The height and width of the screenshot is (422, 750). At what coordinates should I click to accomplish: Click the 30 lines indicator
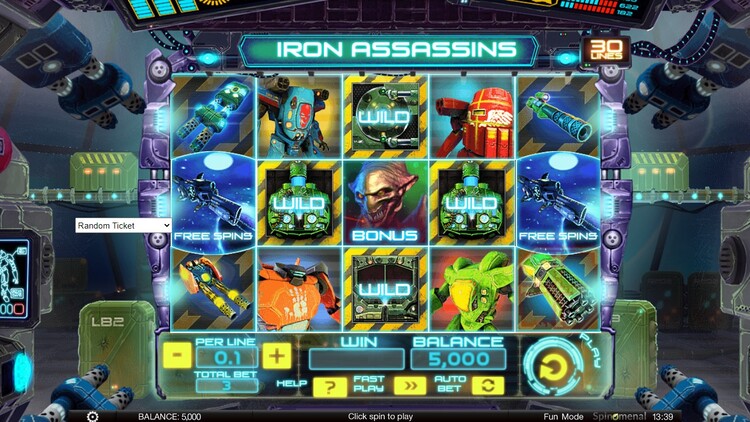[603, 50]
